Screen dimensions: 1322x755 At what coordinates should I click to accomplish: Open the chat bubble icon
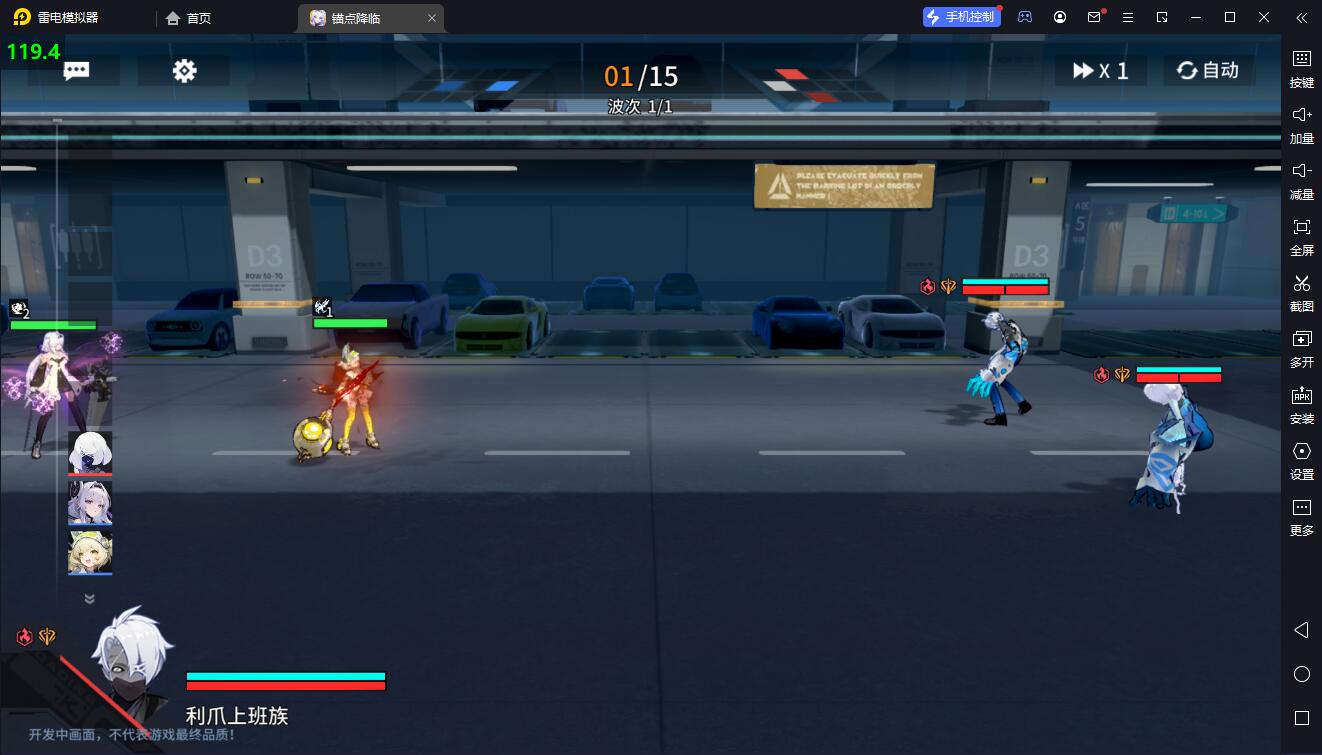point(77,71)
